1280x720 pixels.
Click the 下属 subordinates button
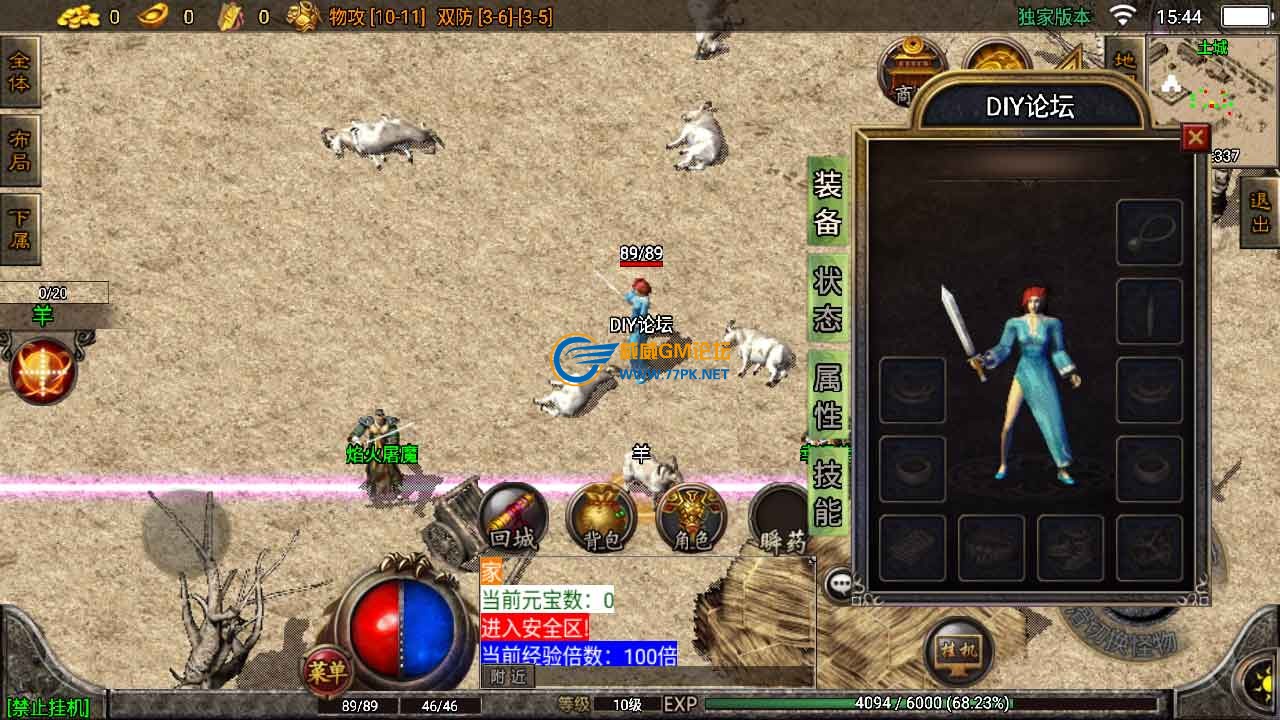coord(20,229)
